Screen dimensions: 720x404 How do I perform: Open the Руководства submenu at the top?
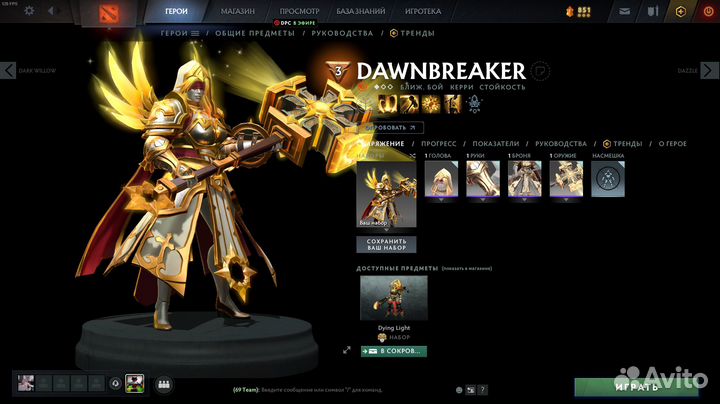[341, 33]
